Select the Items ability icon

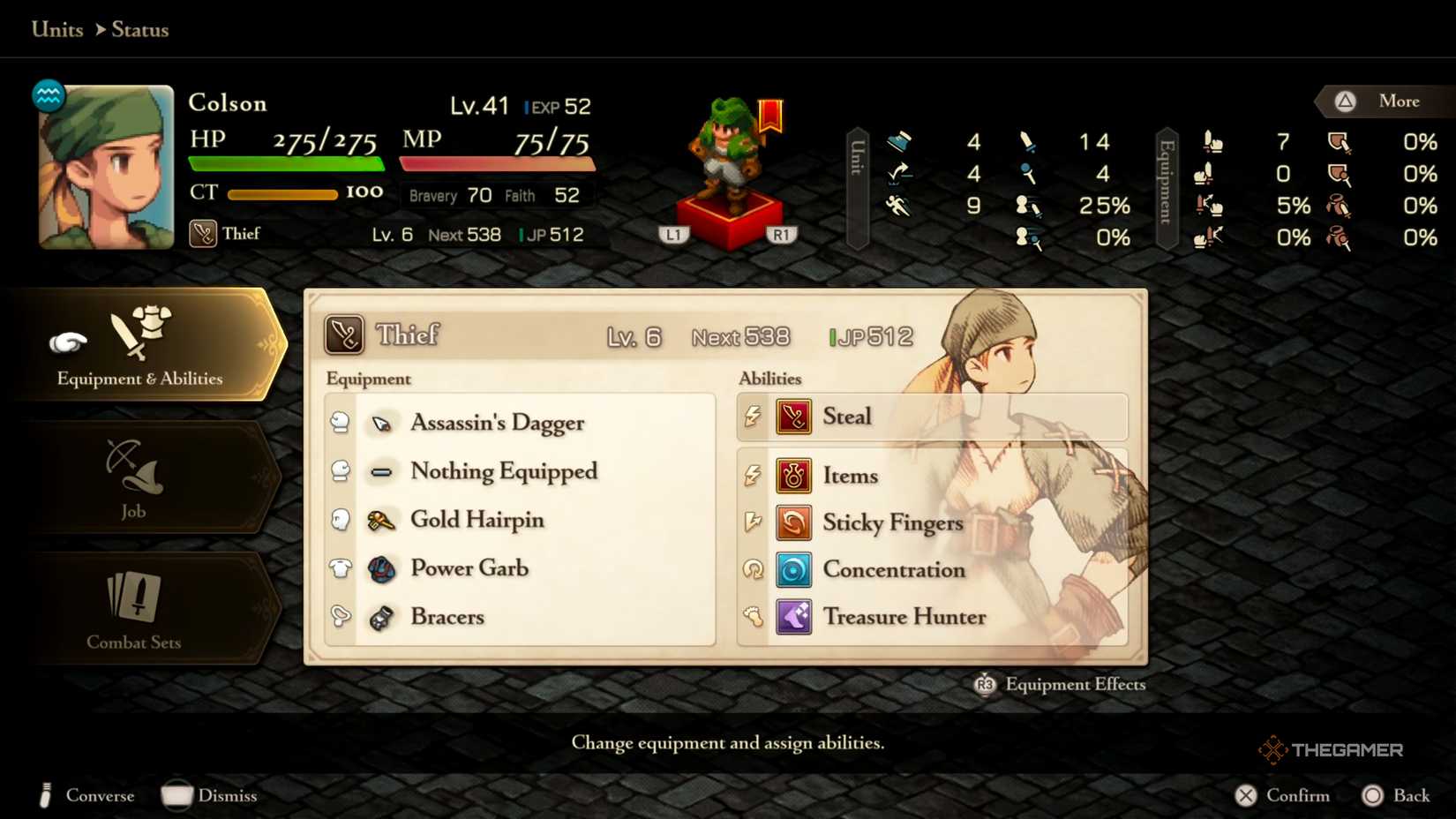[792, 475]
